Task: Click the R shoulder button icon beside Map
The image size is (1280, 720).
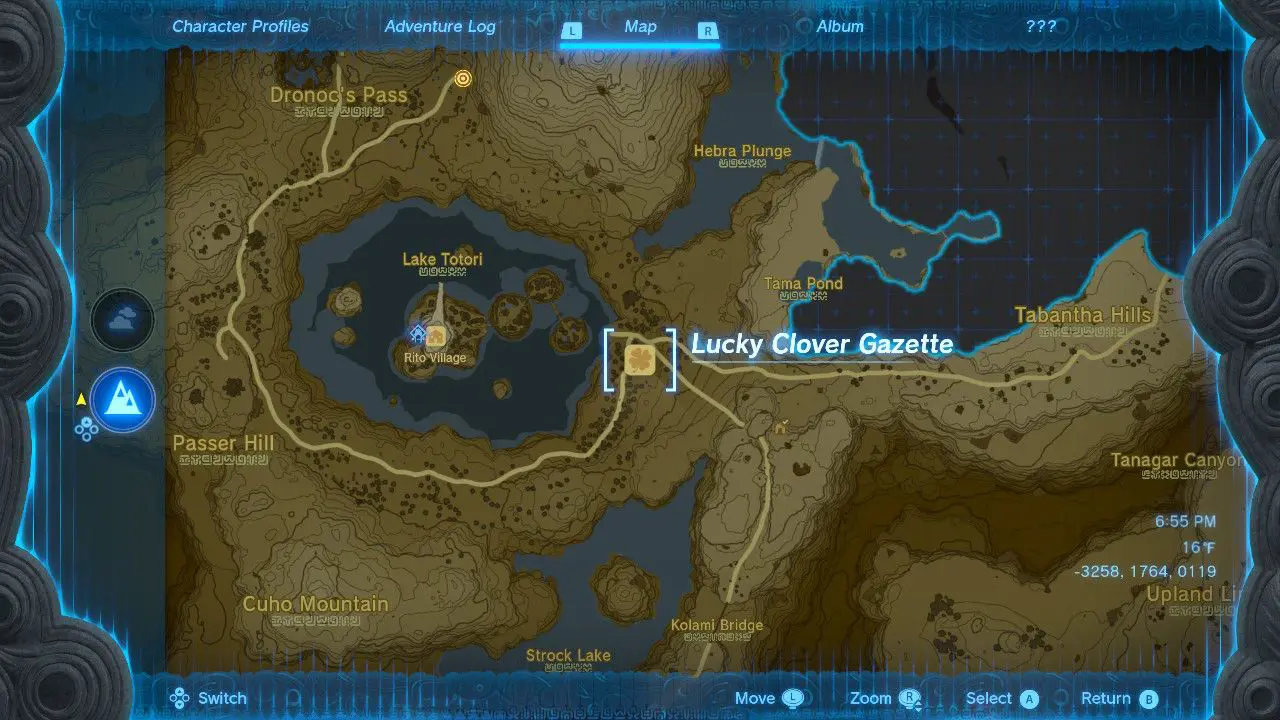Action: click(708, 31)
